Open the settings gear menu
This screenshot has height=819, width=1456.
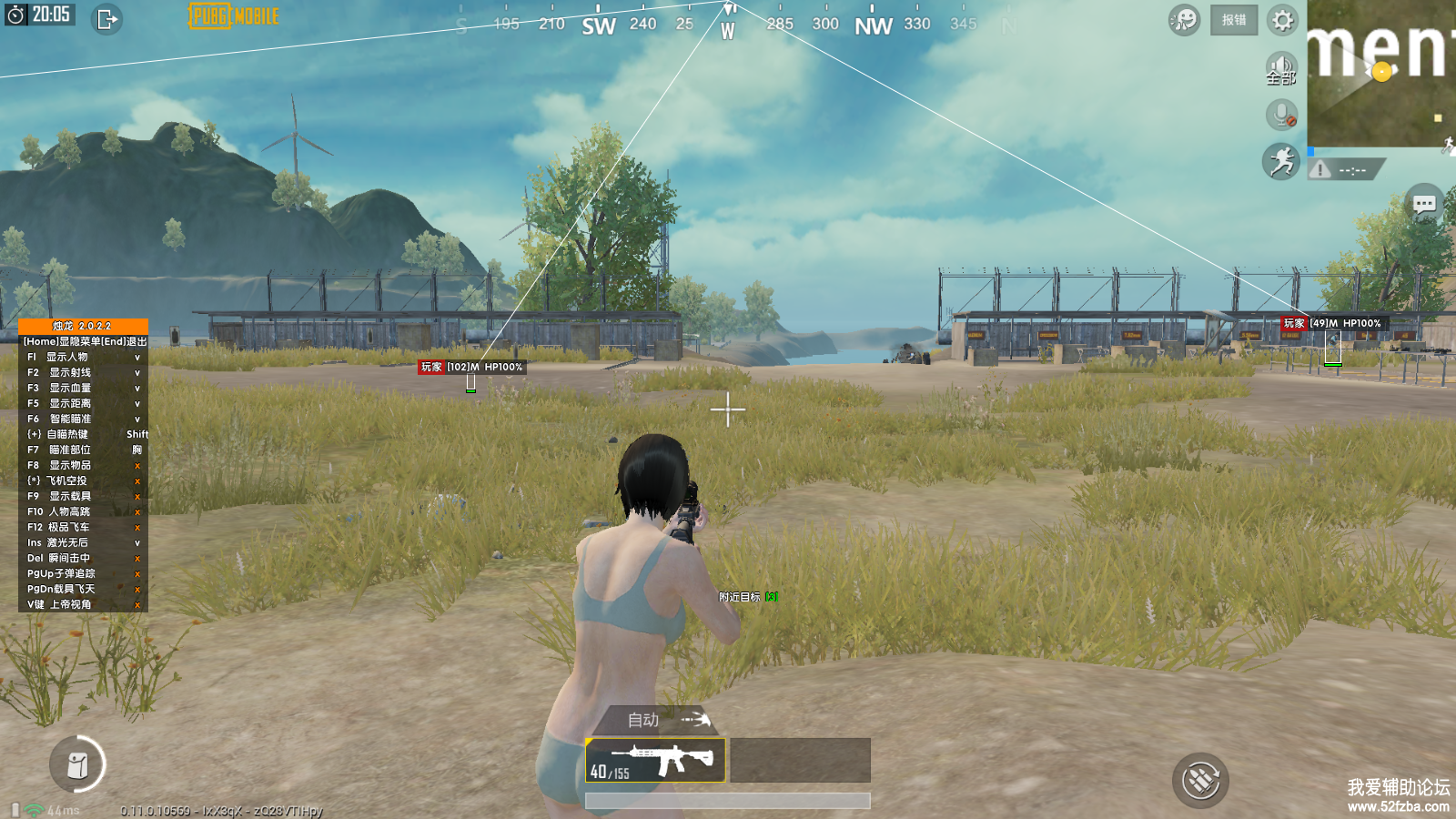pyautogui.click(x=1282, y=20)
